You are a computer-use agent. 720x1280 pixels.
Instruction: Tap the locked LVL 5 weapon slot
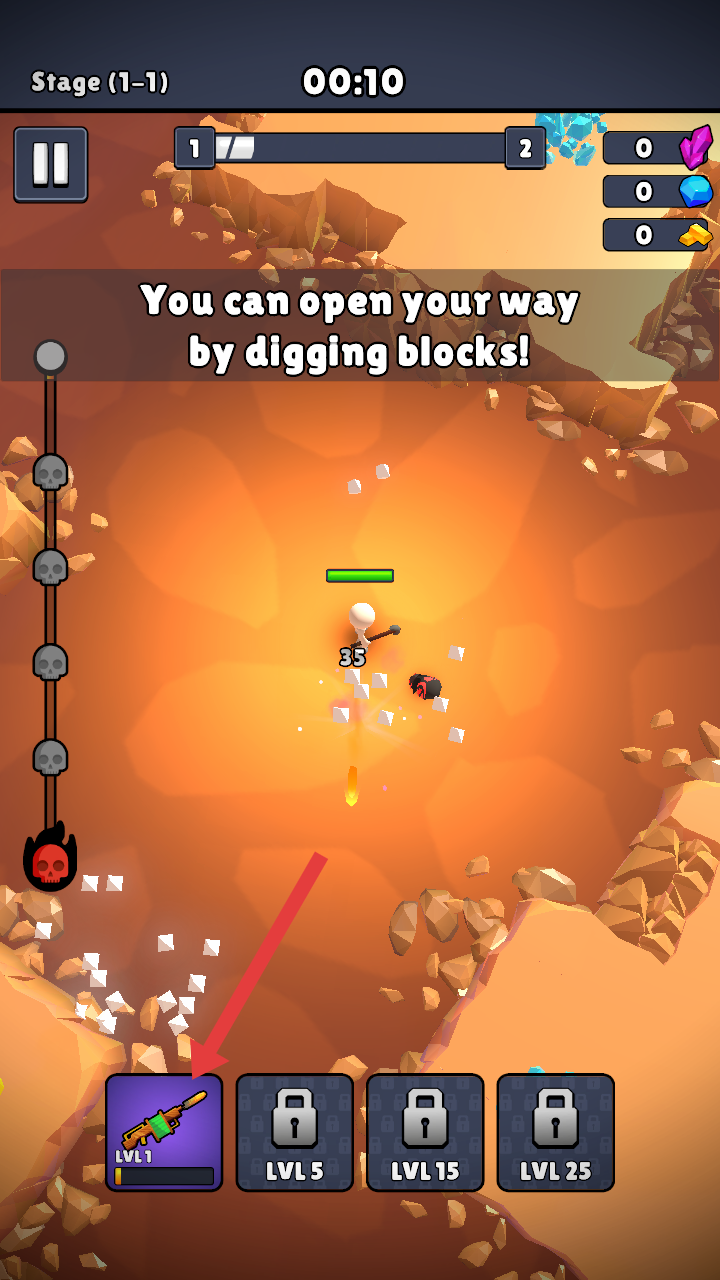point(295,1132)
